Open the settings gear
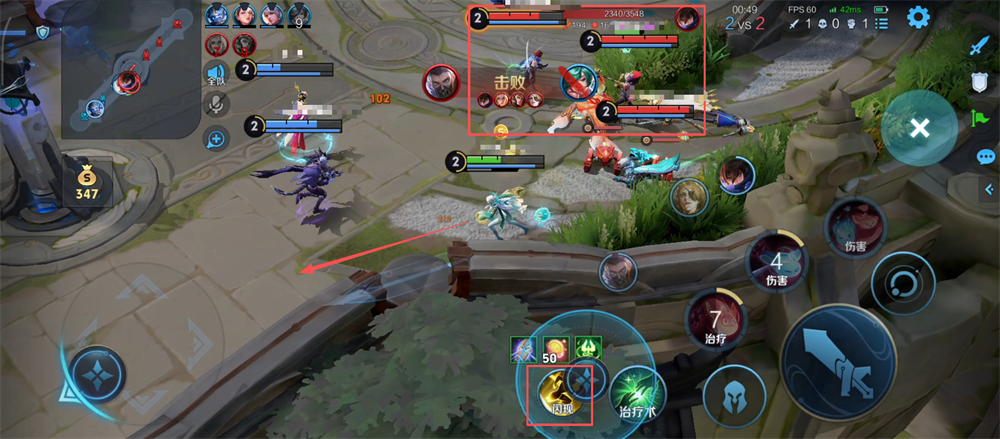 tap(917, 17)
